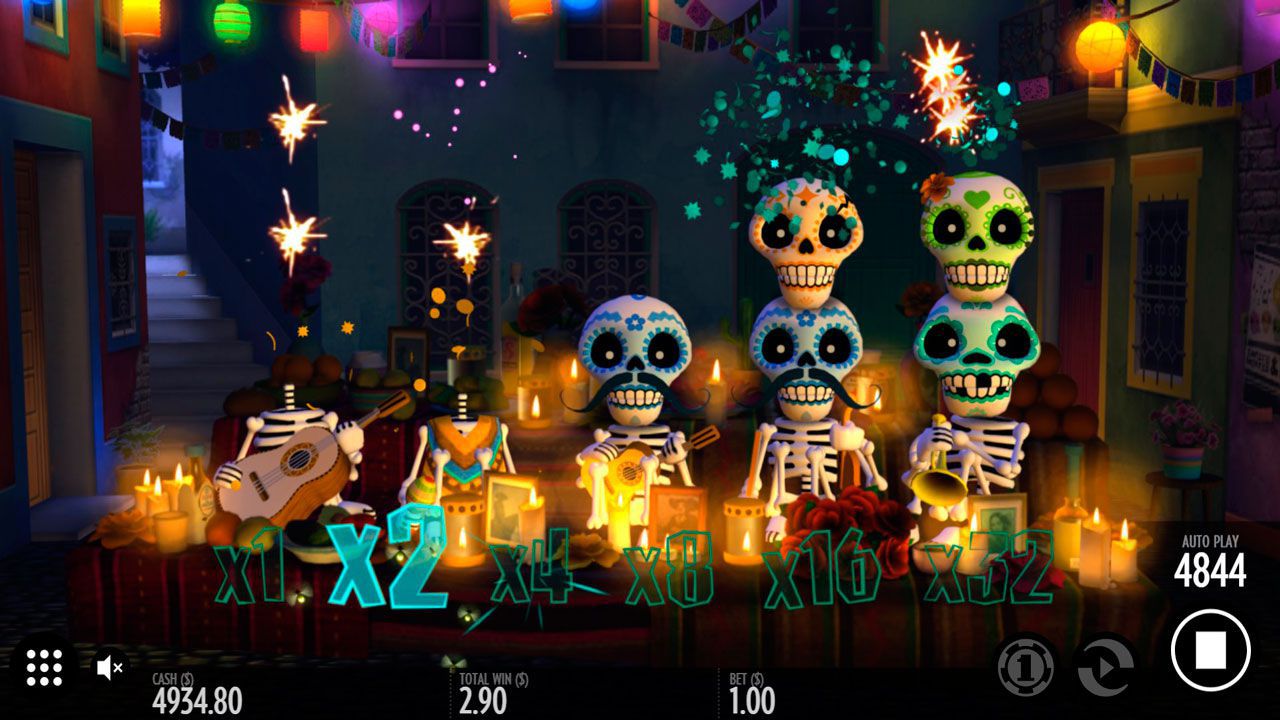
Task: Open the bet chip selector
Action: point(1026,665)
